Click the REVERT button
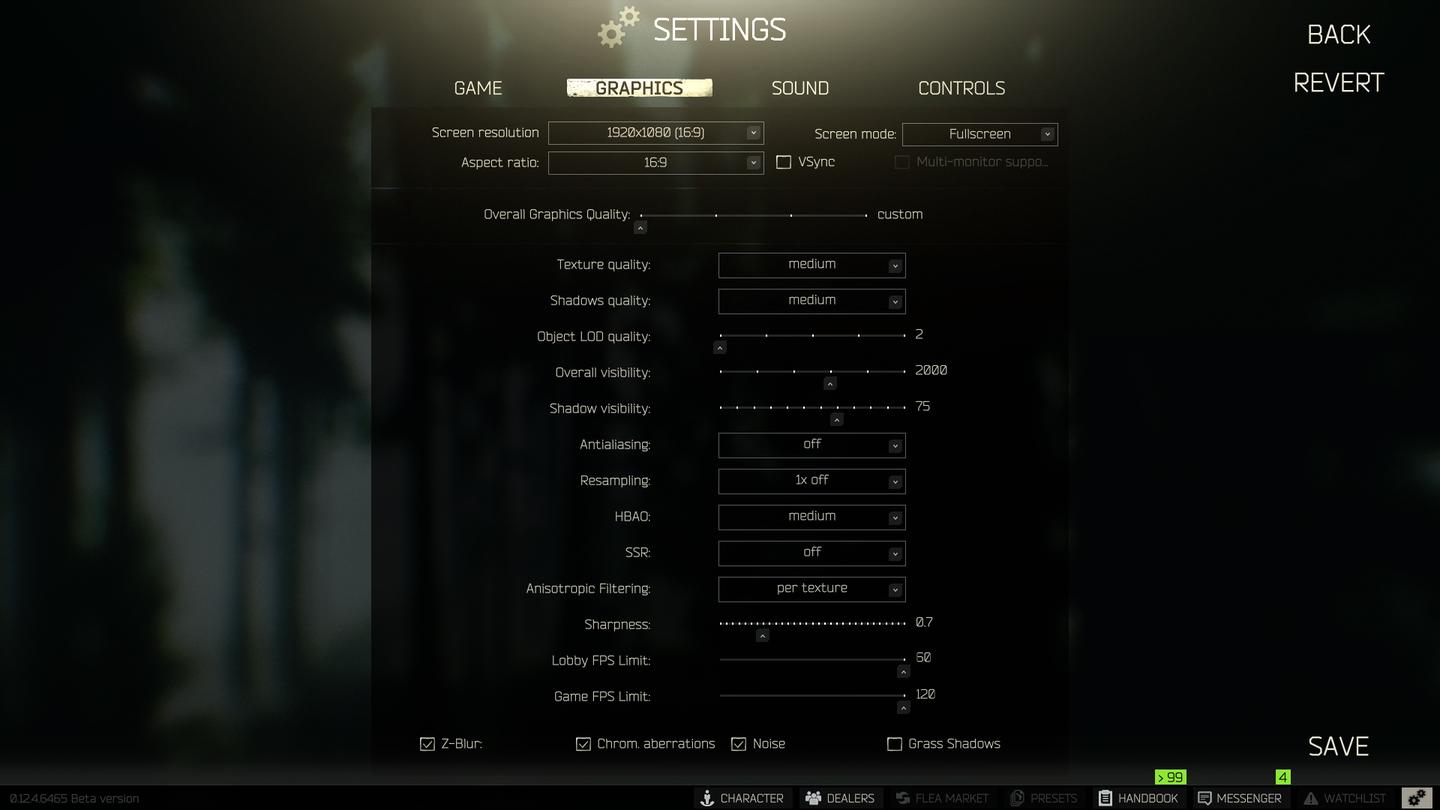The image size is (1440, 810). tap(1338, 82)
